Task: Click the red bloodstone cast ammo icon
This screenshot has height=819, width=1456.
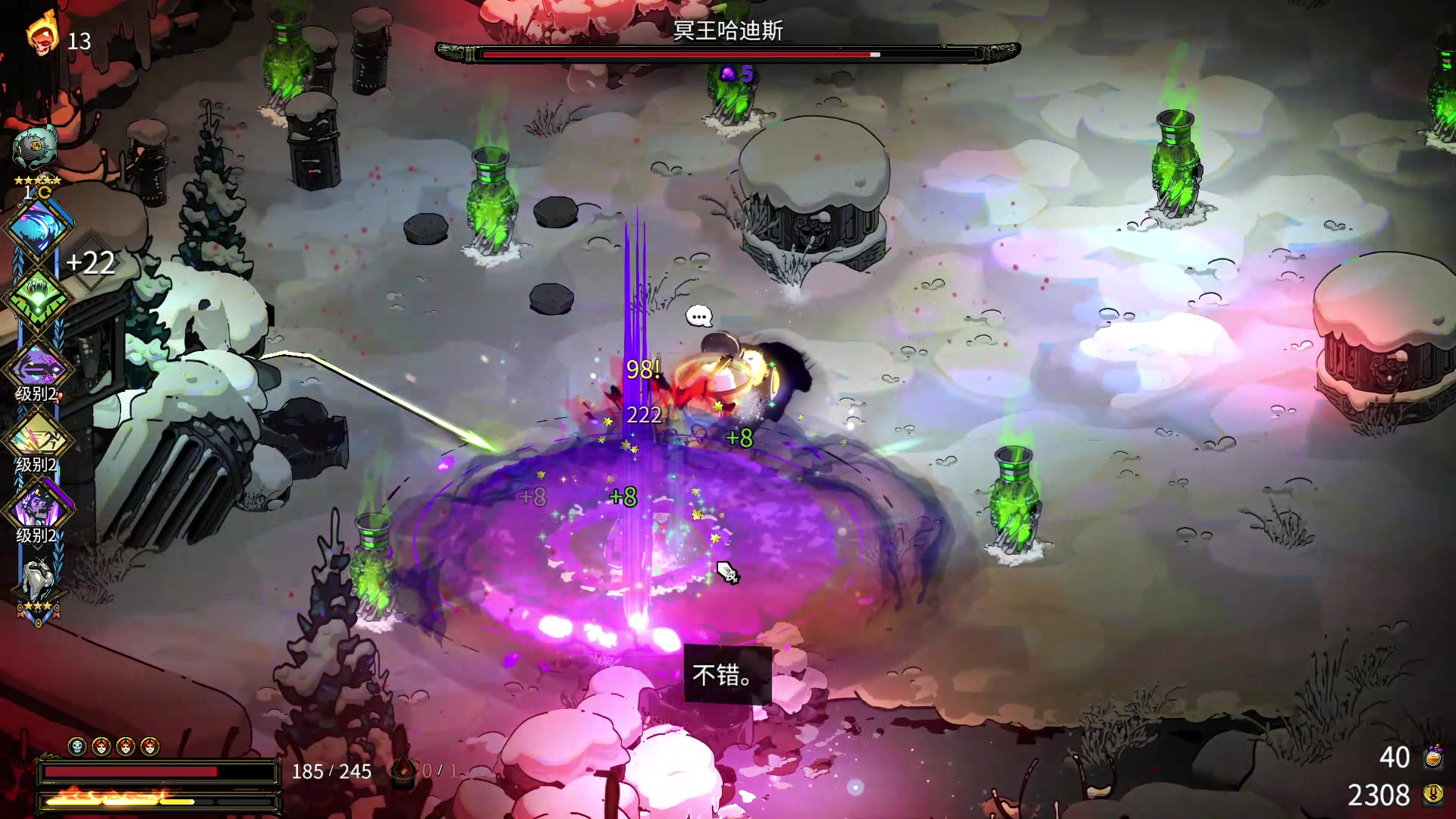Action: point(403,771)
